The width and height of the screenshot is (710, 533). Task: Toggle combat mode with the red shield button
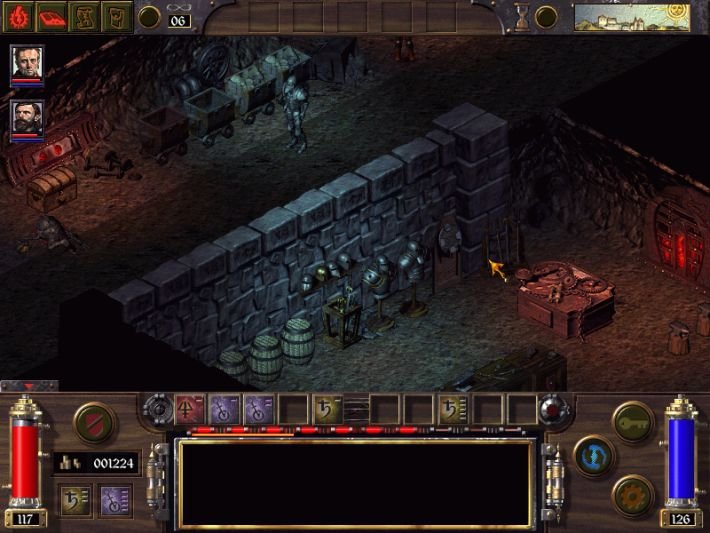(x=93, y=422)
